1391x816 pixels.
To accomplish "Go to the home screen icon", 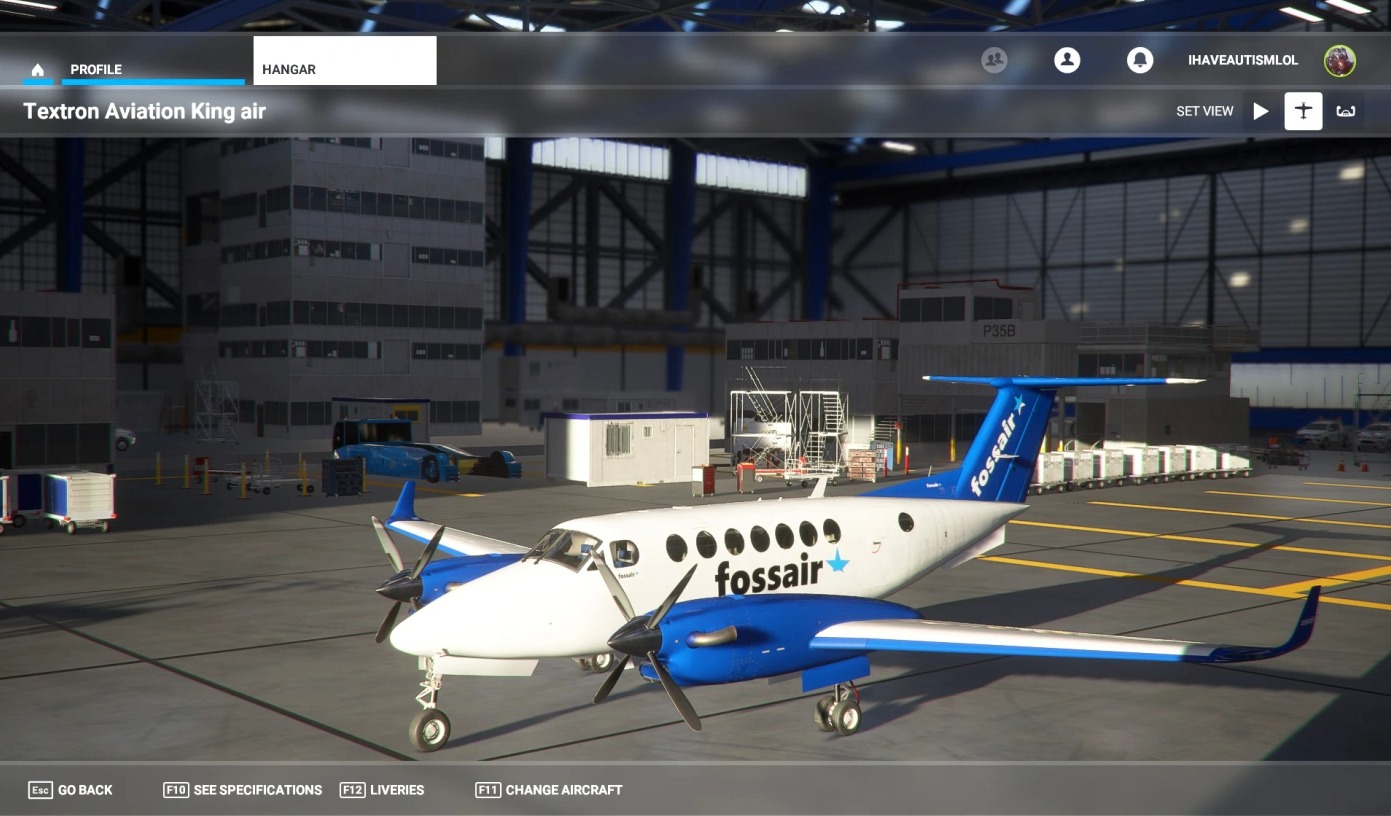I will (x=38, y=70).
